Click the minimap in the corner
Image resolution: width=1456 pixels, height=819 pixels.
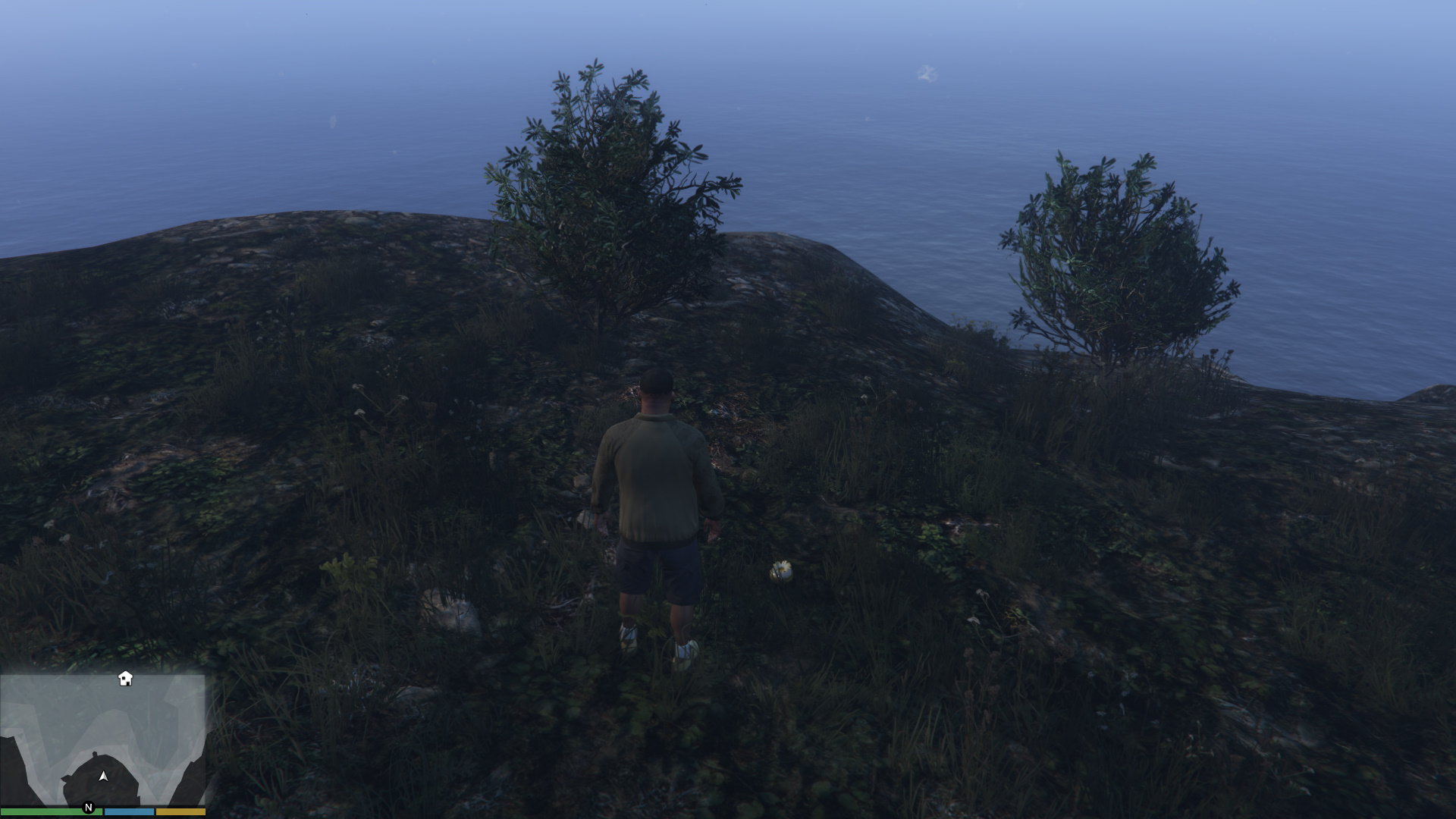102,739
